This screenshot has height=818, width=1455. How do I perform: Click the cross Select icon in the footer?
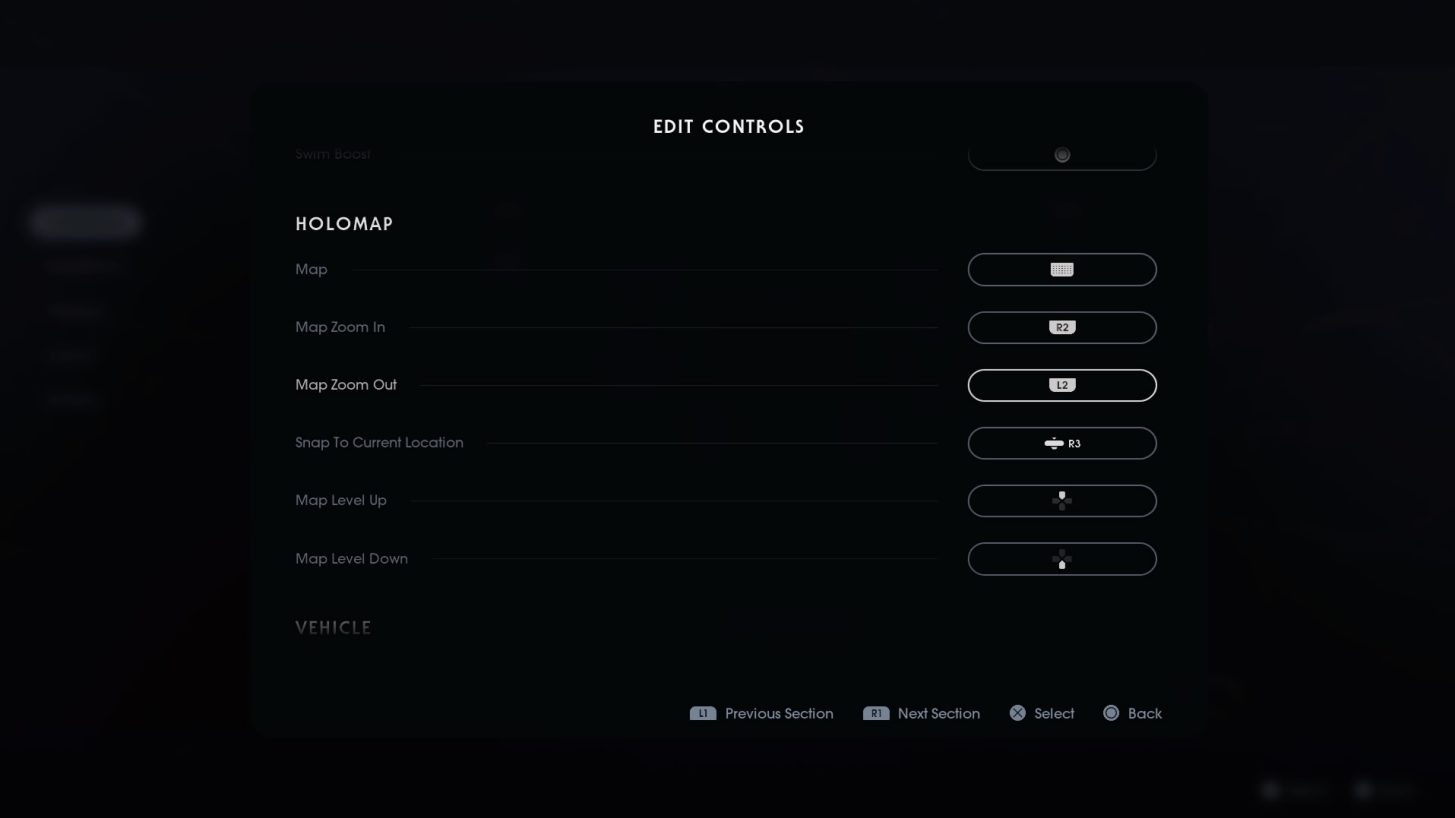click(1017, 713)
